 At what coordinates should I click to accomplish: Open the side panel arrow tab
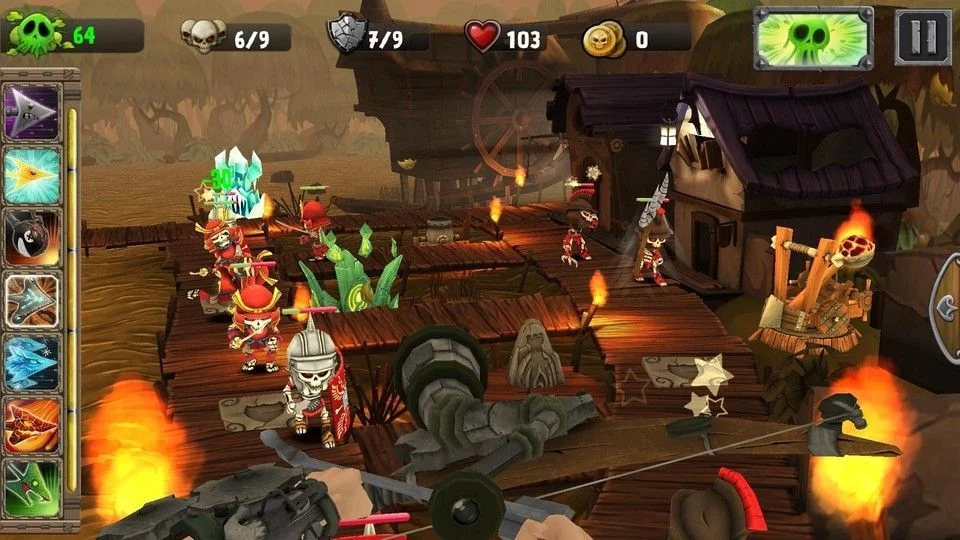point(946,307)
